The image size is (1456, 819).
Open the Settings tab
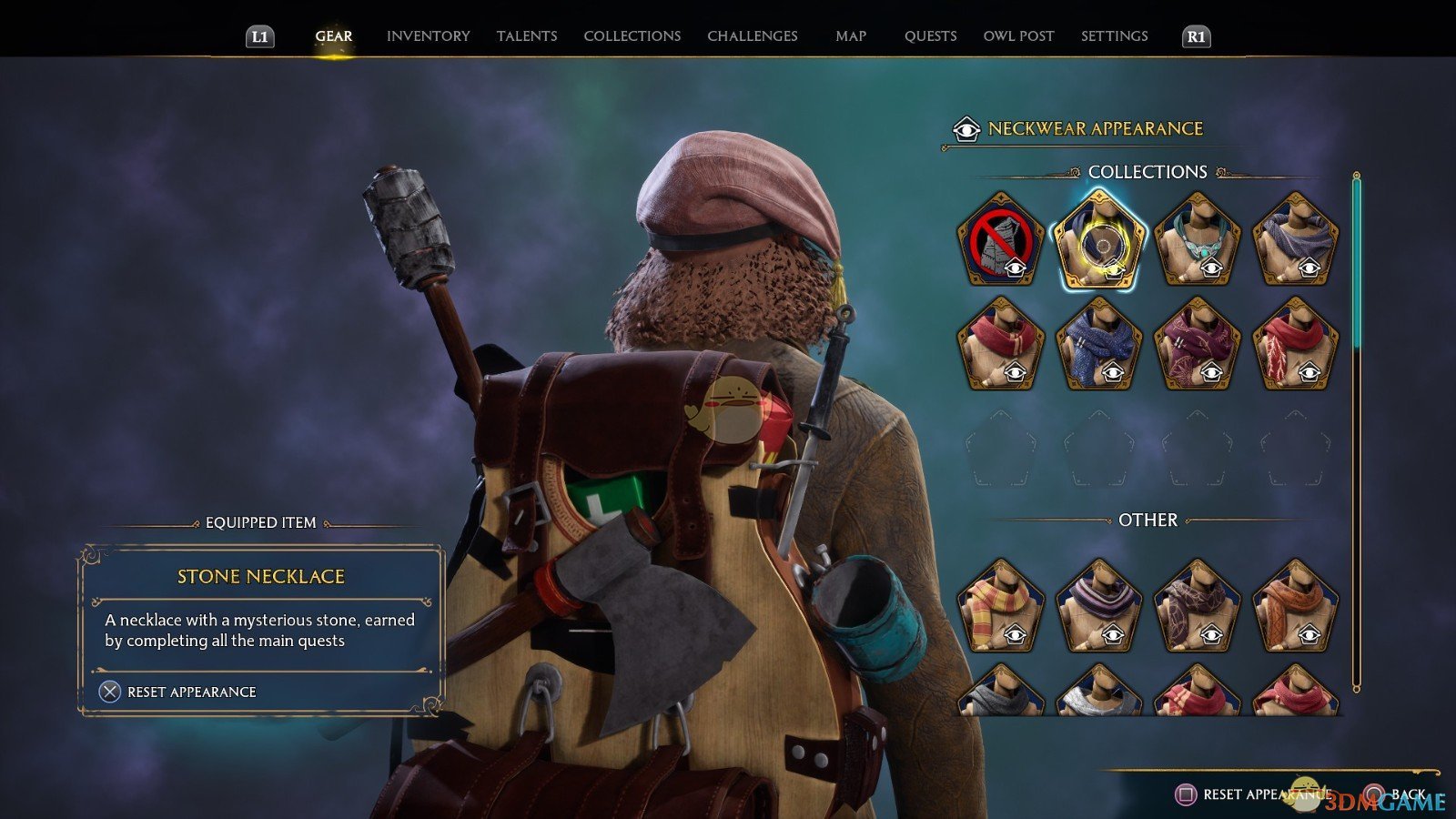[x=1114, y=36]
